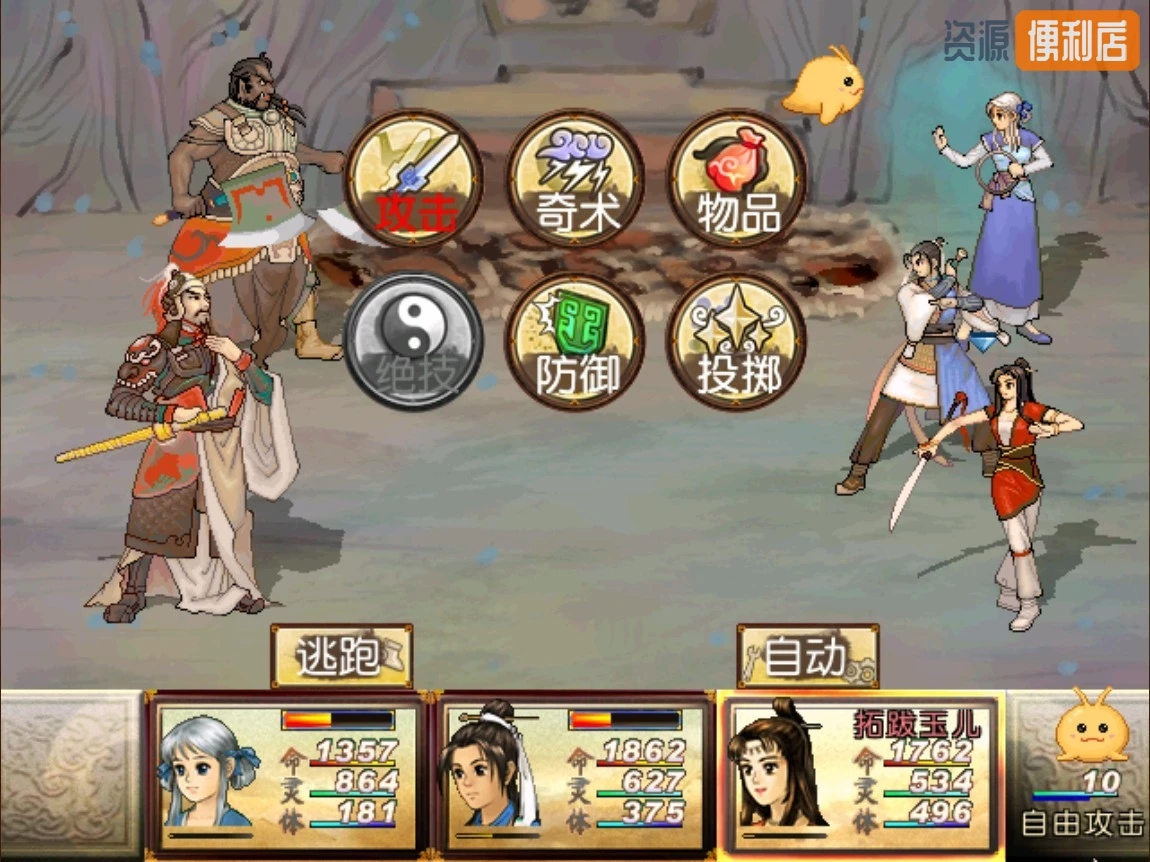This screenshot has height=862, width=1150.
Task: Click the 逃跑 flee button
Action: (341, 656)
